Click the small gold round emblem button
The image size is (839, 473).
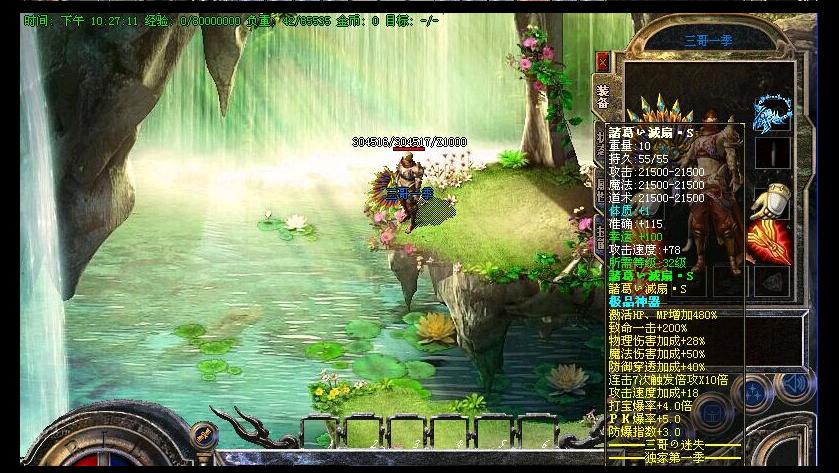[204, 434]
